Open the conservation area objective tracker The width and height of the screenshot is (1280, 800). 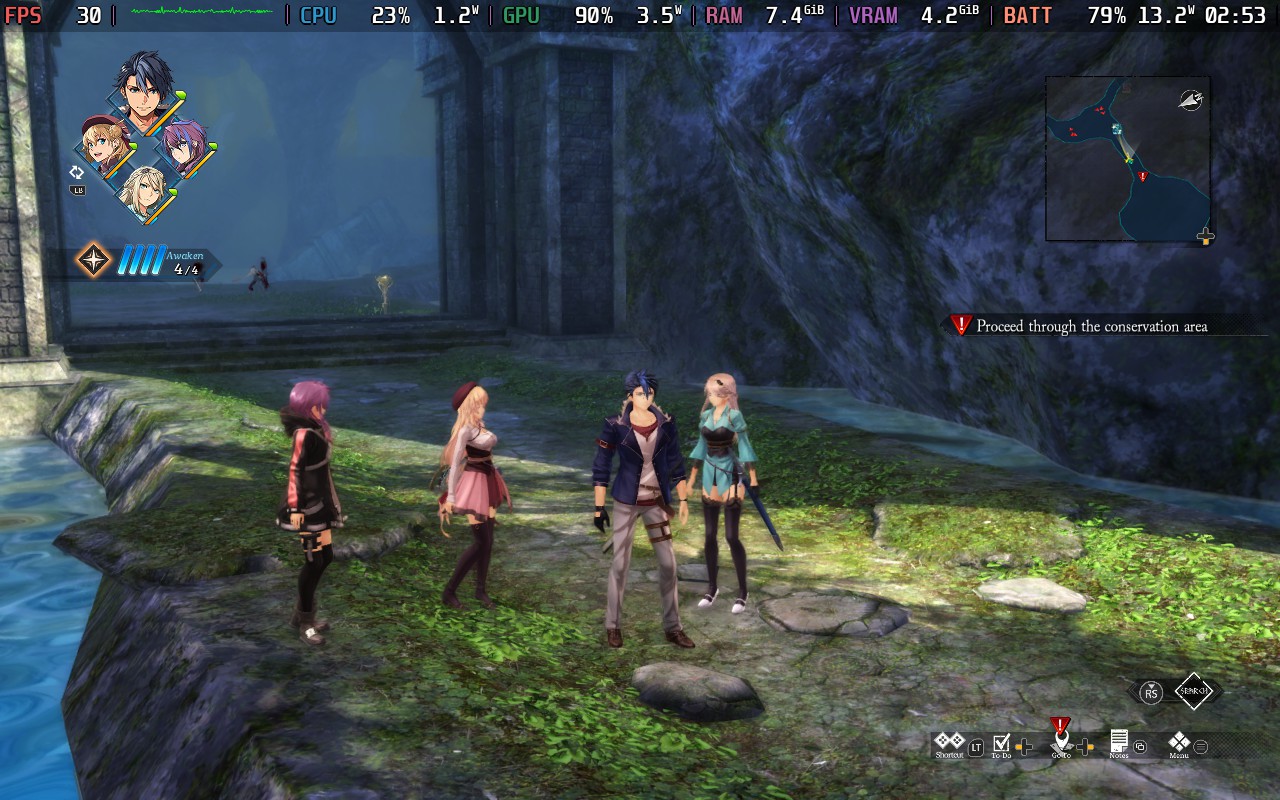pos(1091,326)
